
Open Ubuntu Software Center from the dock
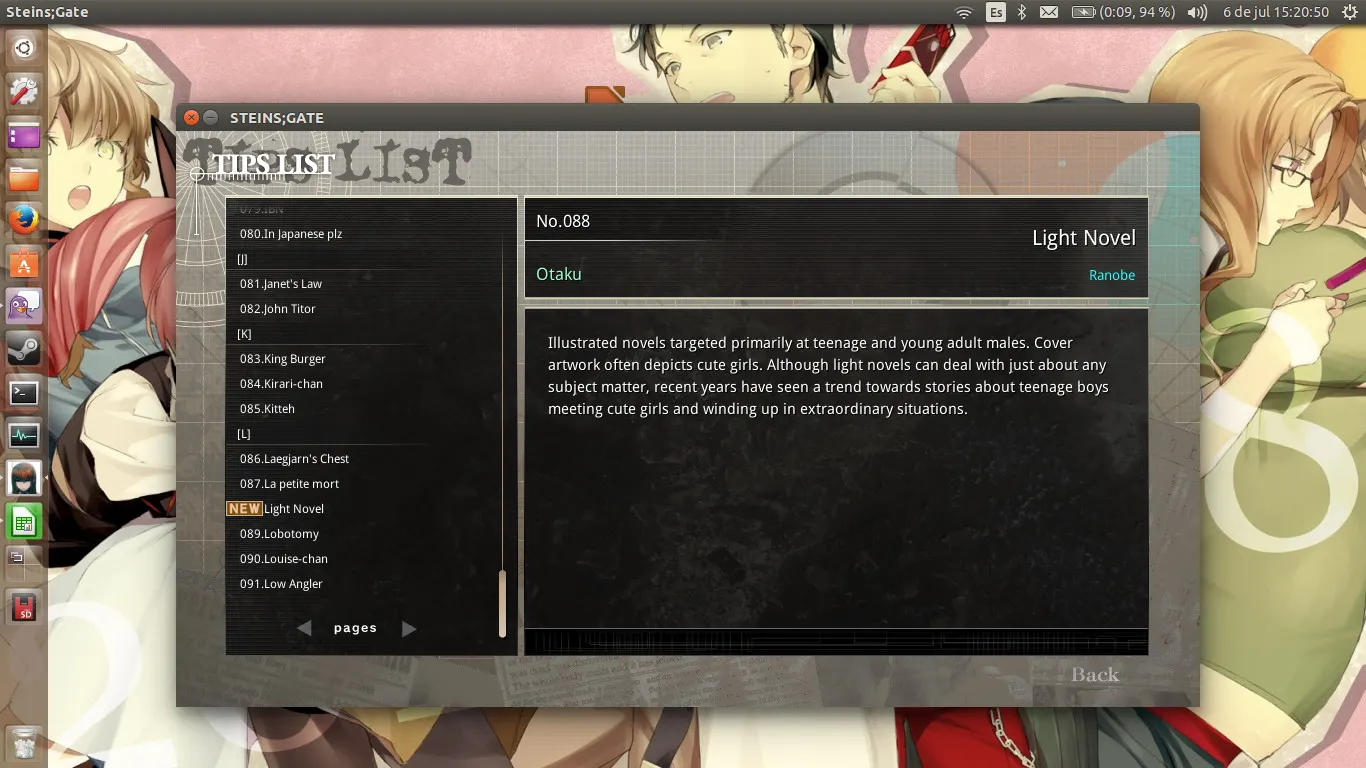point(23,262)
